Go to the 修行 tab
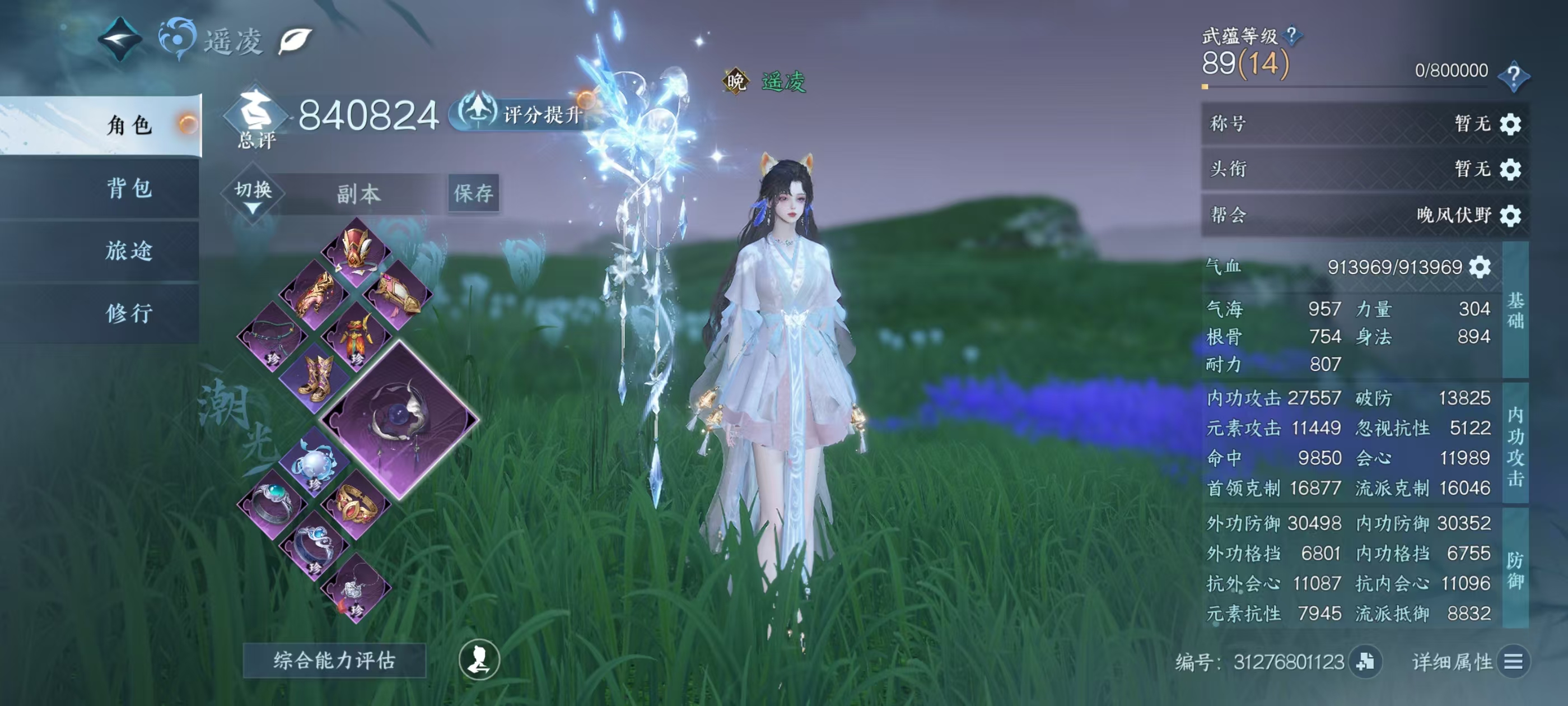1568x706 pixels. click(x=128, y=314)
